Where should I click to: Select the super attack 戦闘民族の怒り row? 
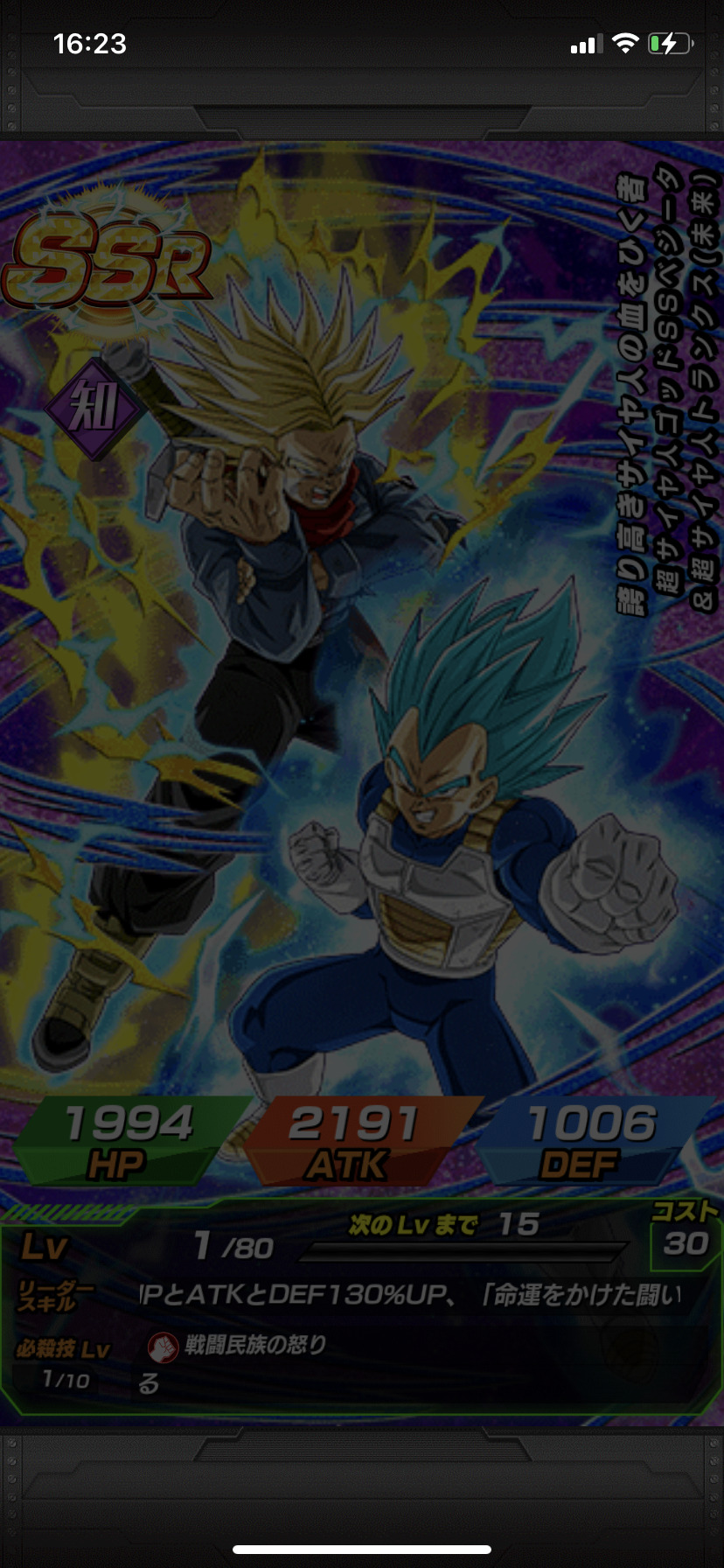[x=254, y=1345]
